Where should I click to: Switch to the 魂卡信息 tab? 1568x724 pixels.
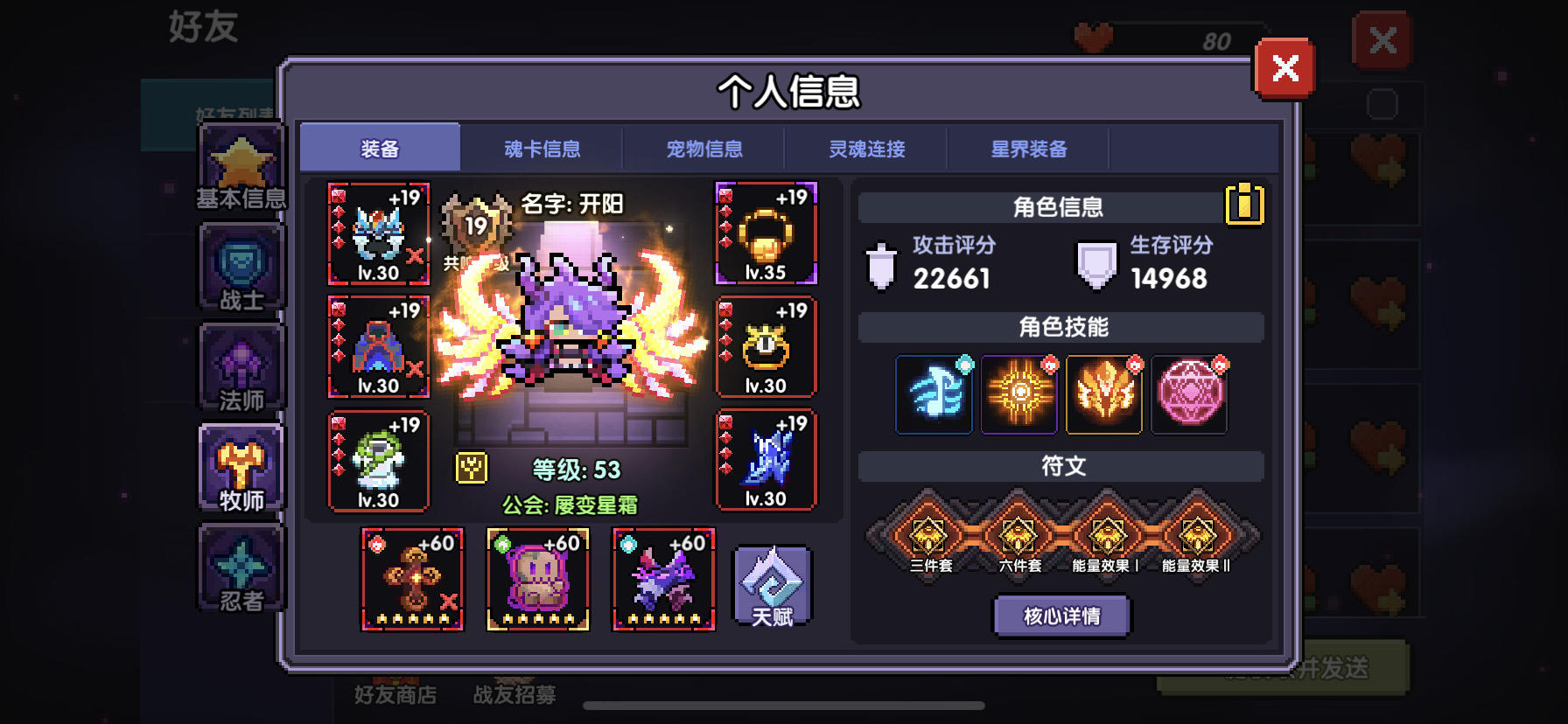point(544,149)
